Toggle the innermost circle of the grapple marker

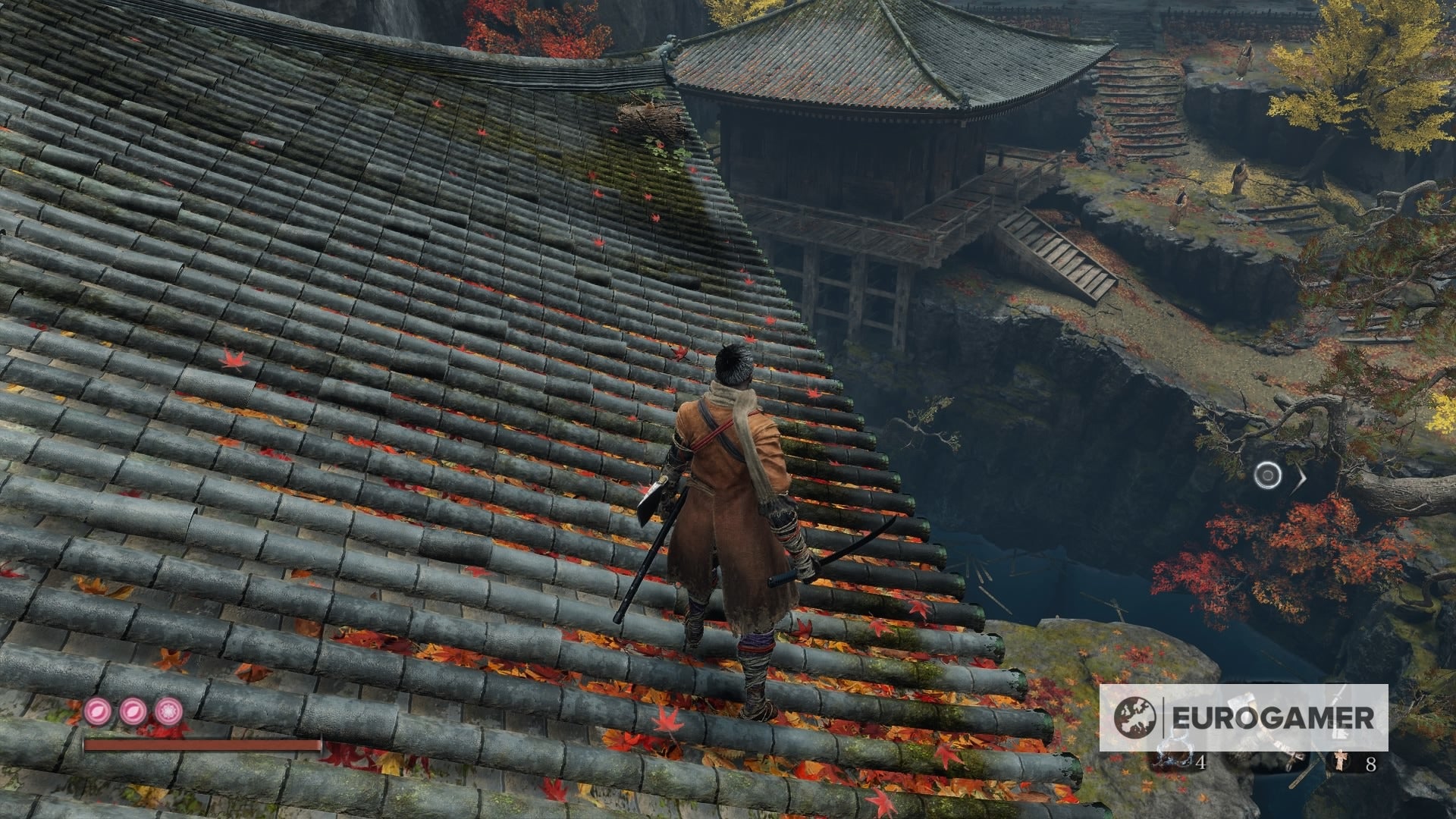click(1267, 475)
